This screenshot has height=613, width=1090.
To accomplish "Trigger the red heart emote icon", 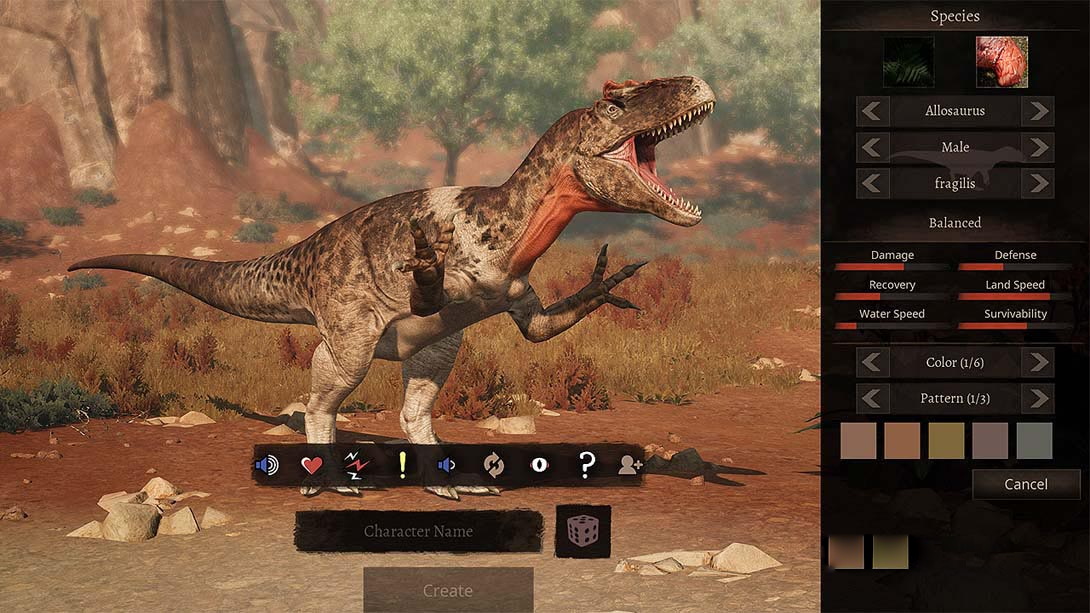I will tap(312, 465).
